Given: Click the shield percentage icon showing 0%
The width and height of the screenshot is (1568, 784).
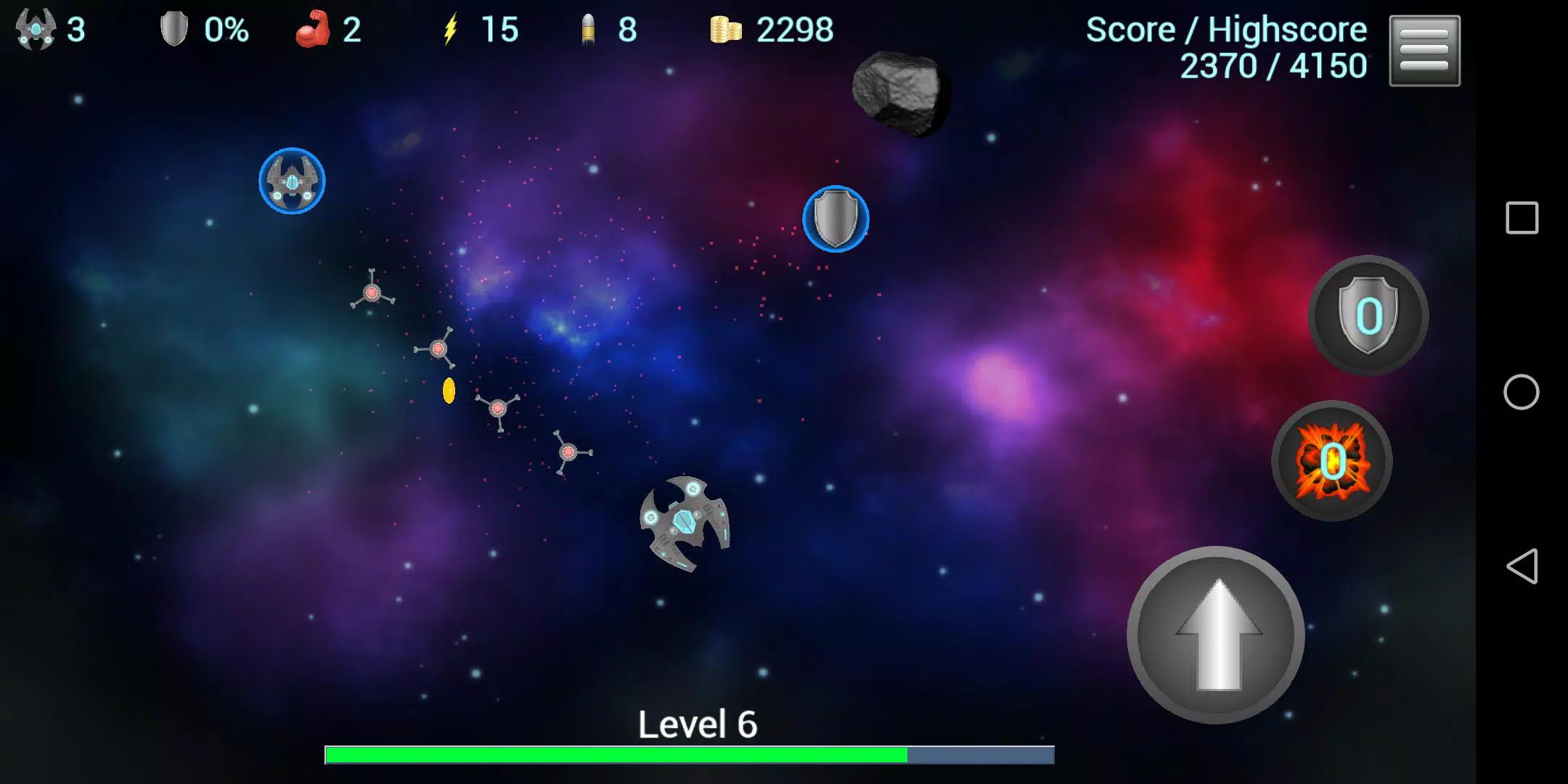Looking at the screenshot, I should tap(174, 29).
